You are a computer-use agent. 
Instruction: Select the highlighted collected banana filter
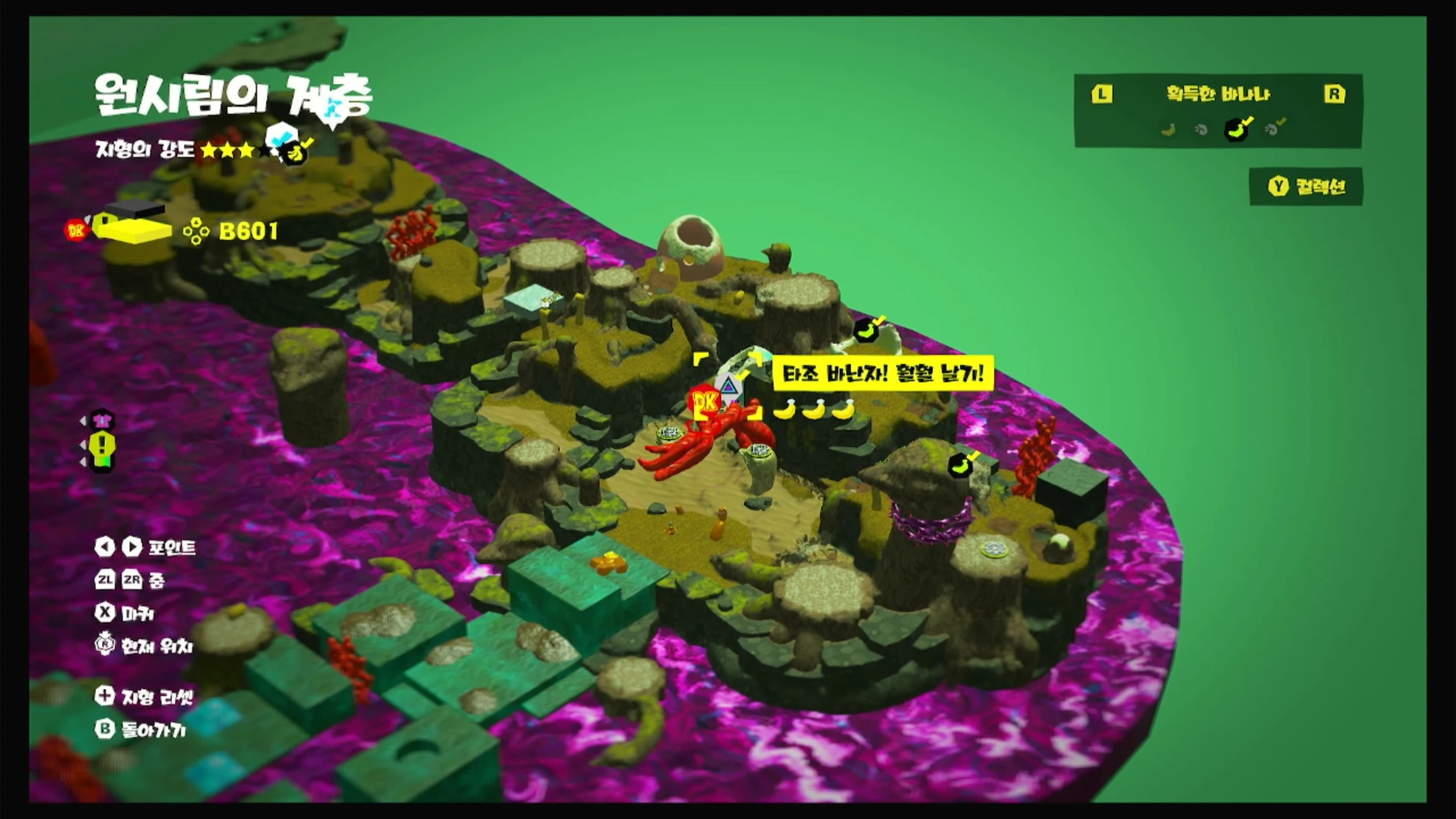click(x=1236, y=130)
